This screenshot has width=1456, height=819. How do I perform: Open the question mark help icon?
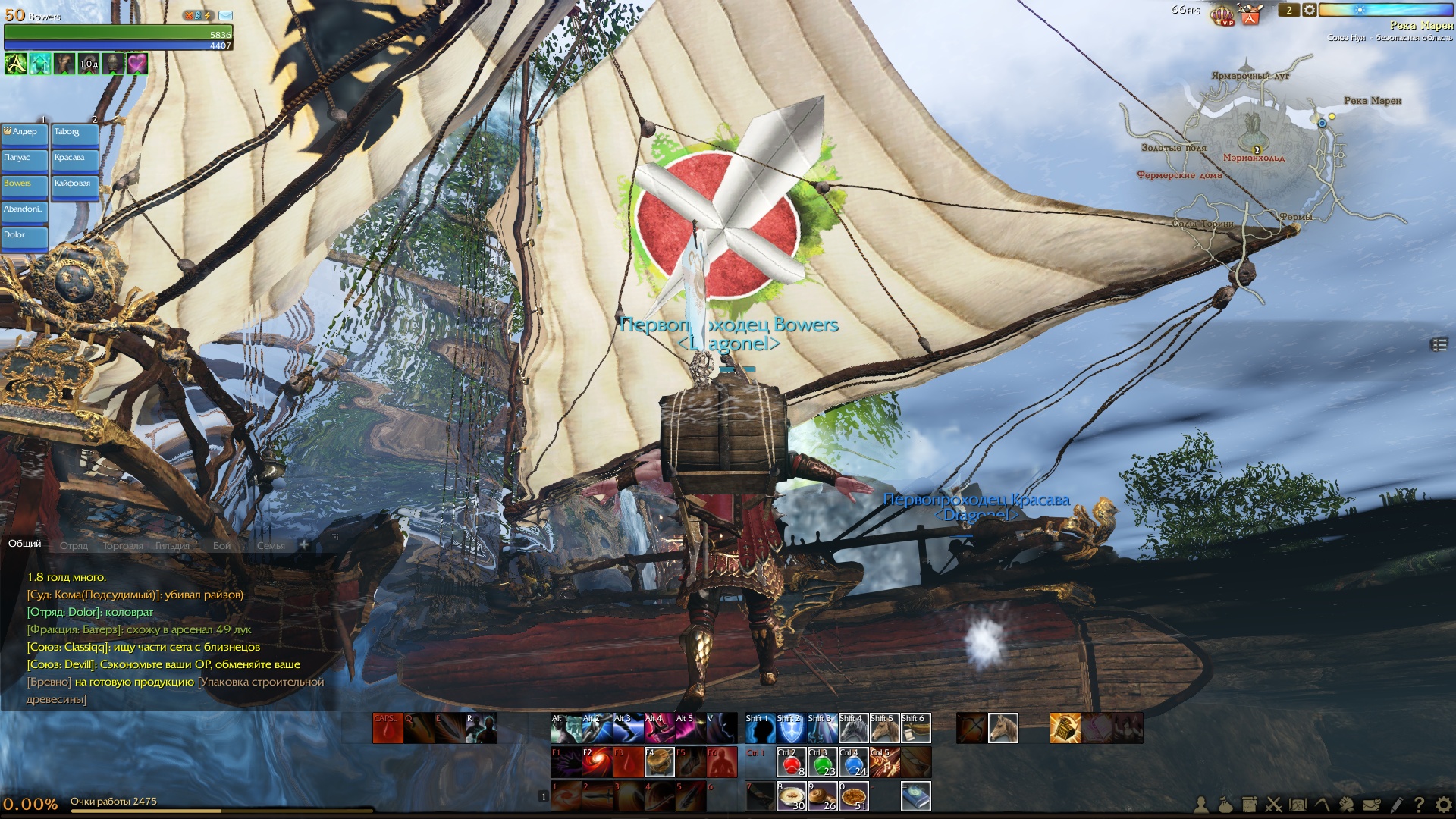pos(1419,805)
